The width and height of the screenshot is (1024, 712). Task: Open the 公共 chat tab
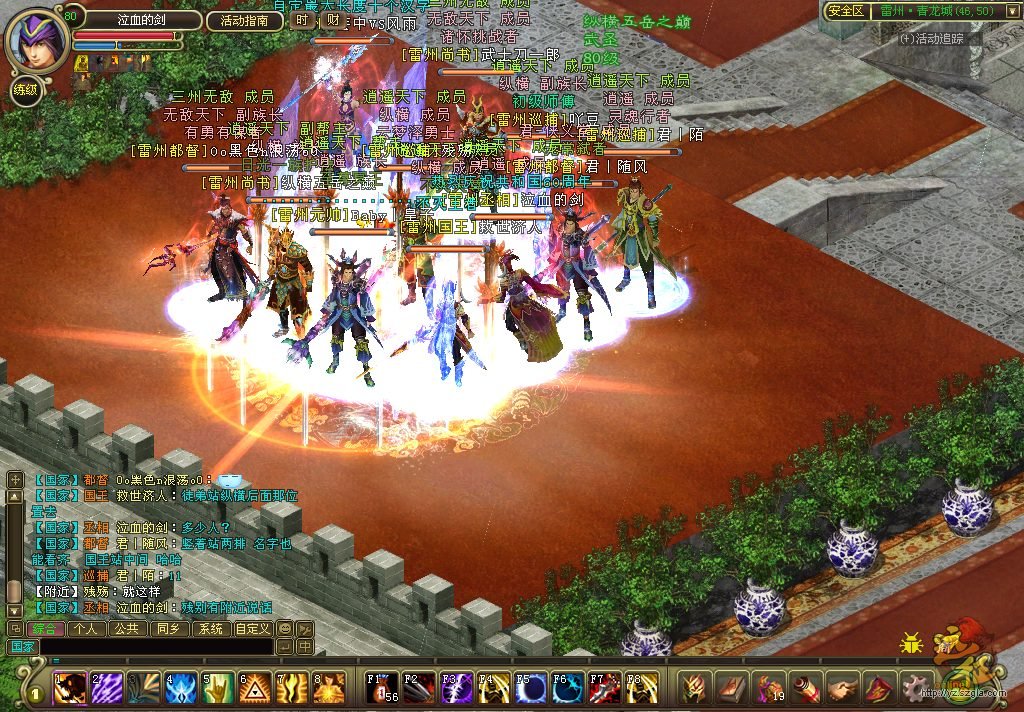[x=126, y=629]
